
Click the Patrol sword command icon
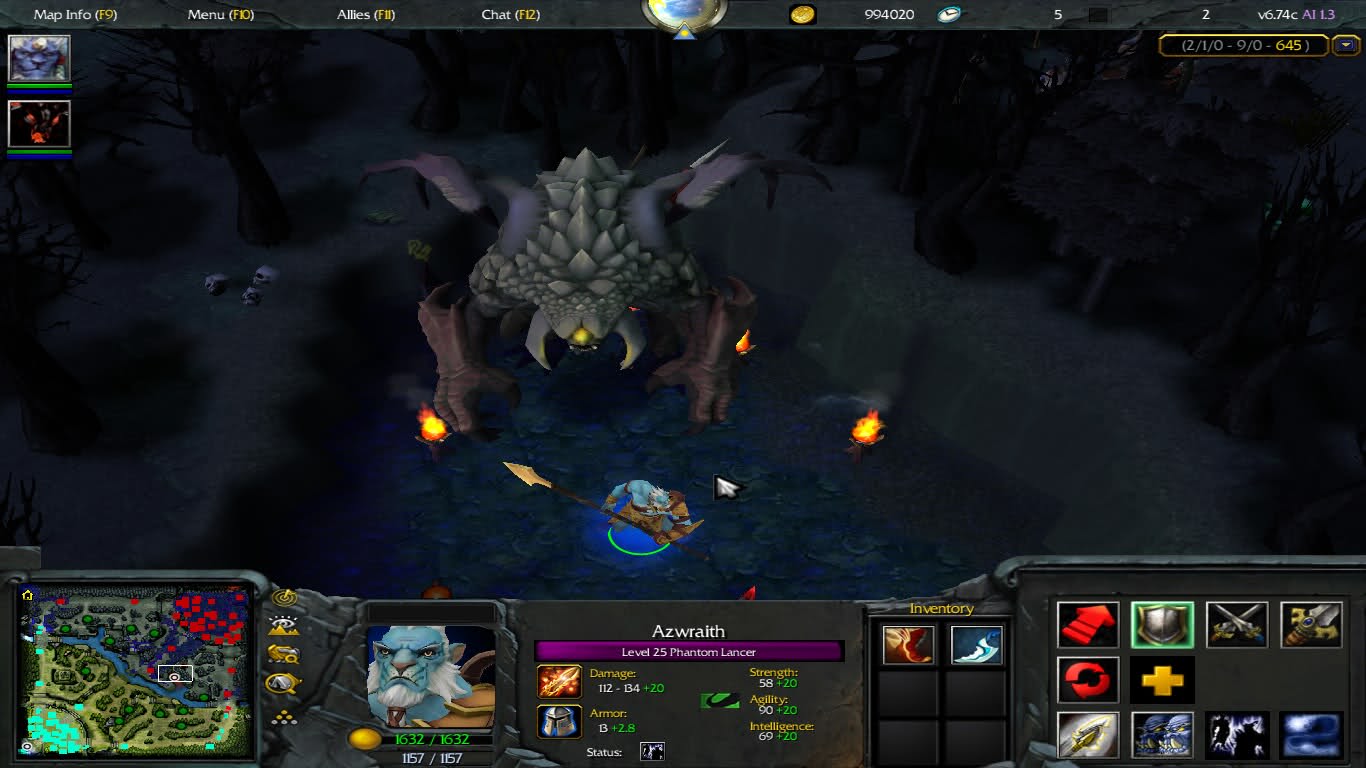[1312, 623]
